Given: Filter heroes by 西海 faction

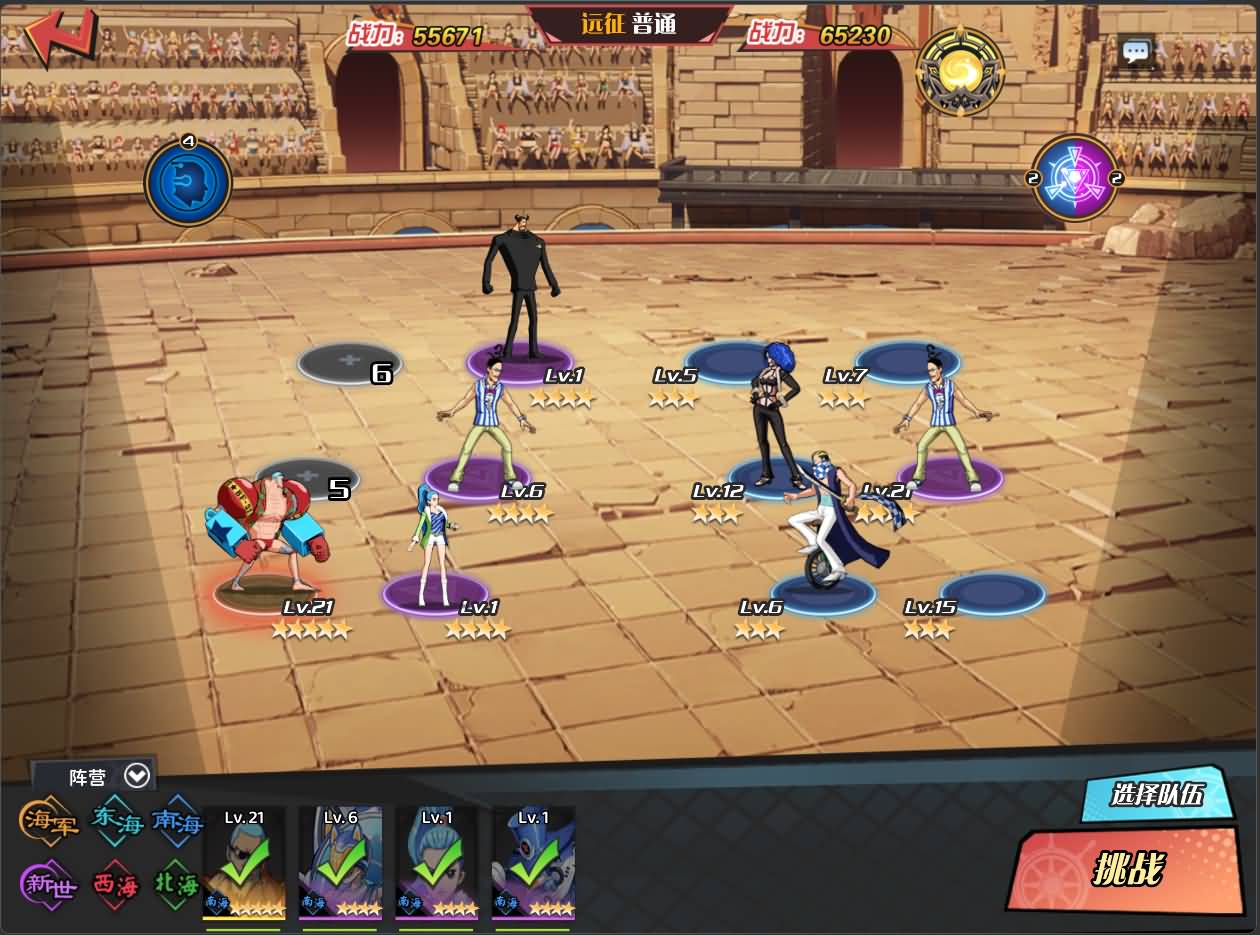Looking at the screenshot, I should [116, 884].
